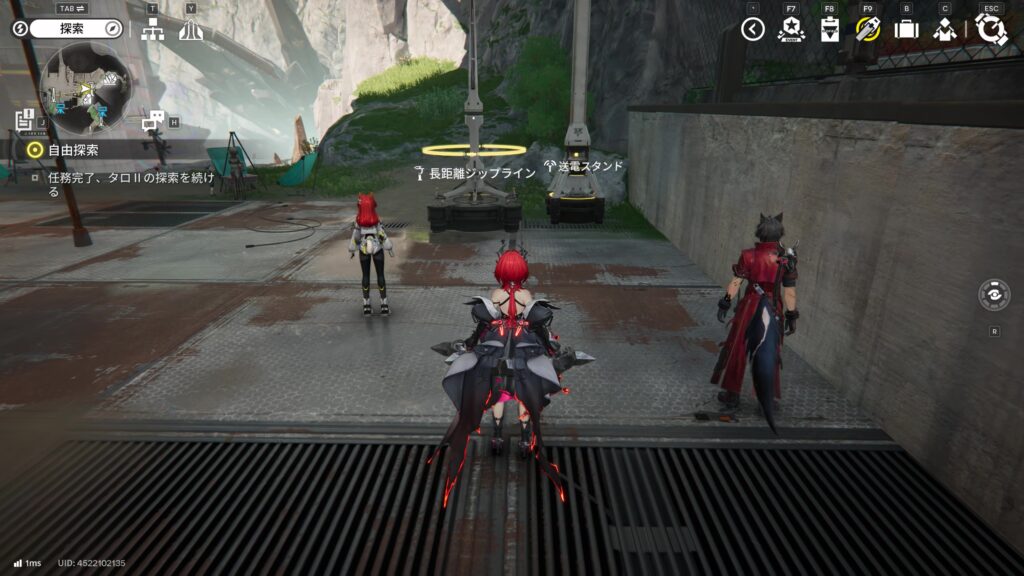This screenshot has height=576, width=1024.
Task: Collapse the top menu with the arrow button
Action: point(753,29)
